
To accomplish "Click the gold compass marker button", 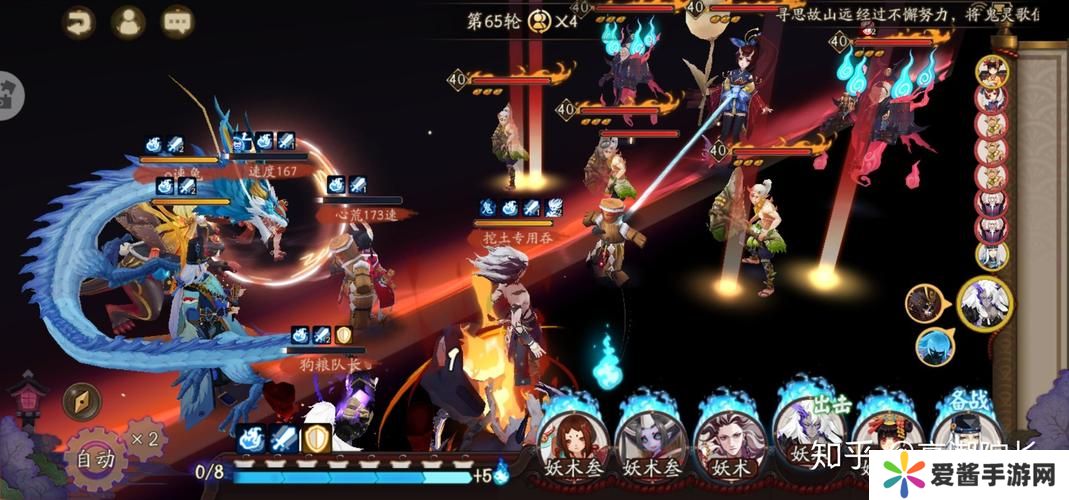I will point(81,401).
